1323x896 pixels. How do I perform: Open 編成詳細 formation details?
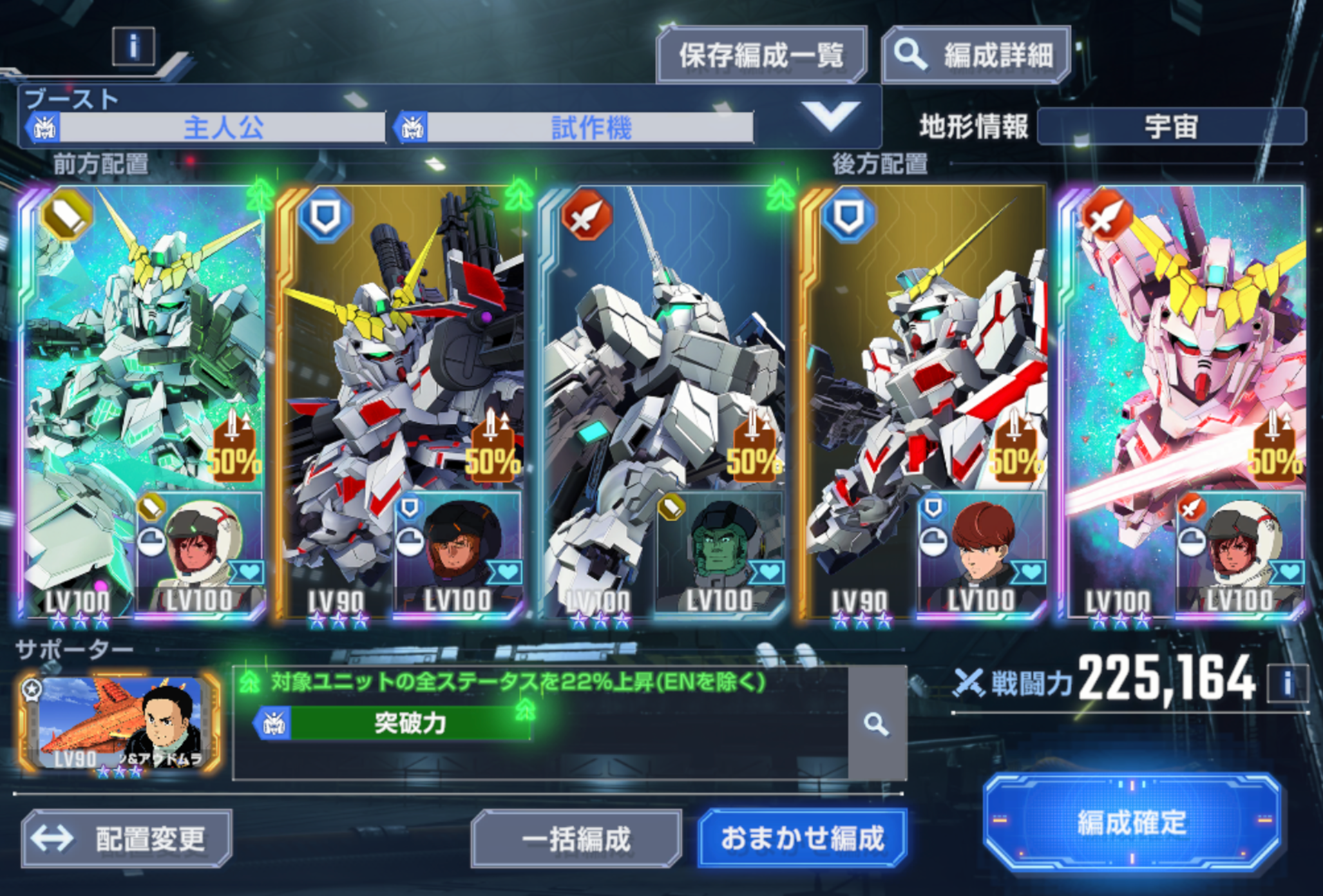[976, 55]
